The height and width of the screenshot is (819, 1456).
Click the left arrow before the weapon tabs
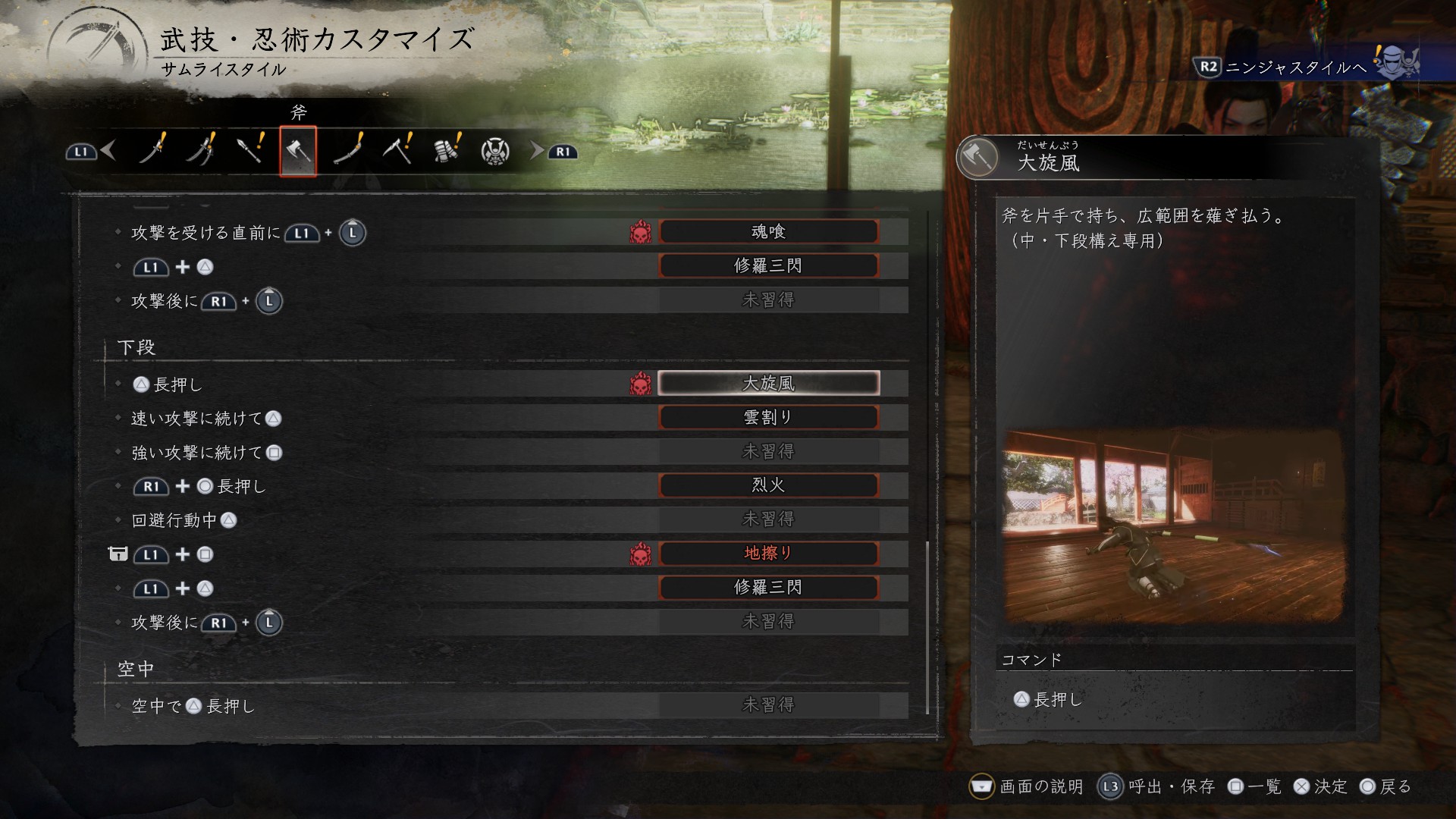(108, 151)
